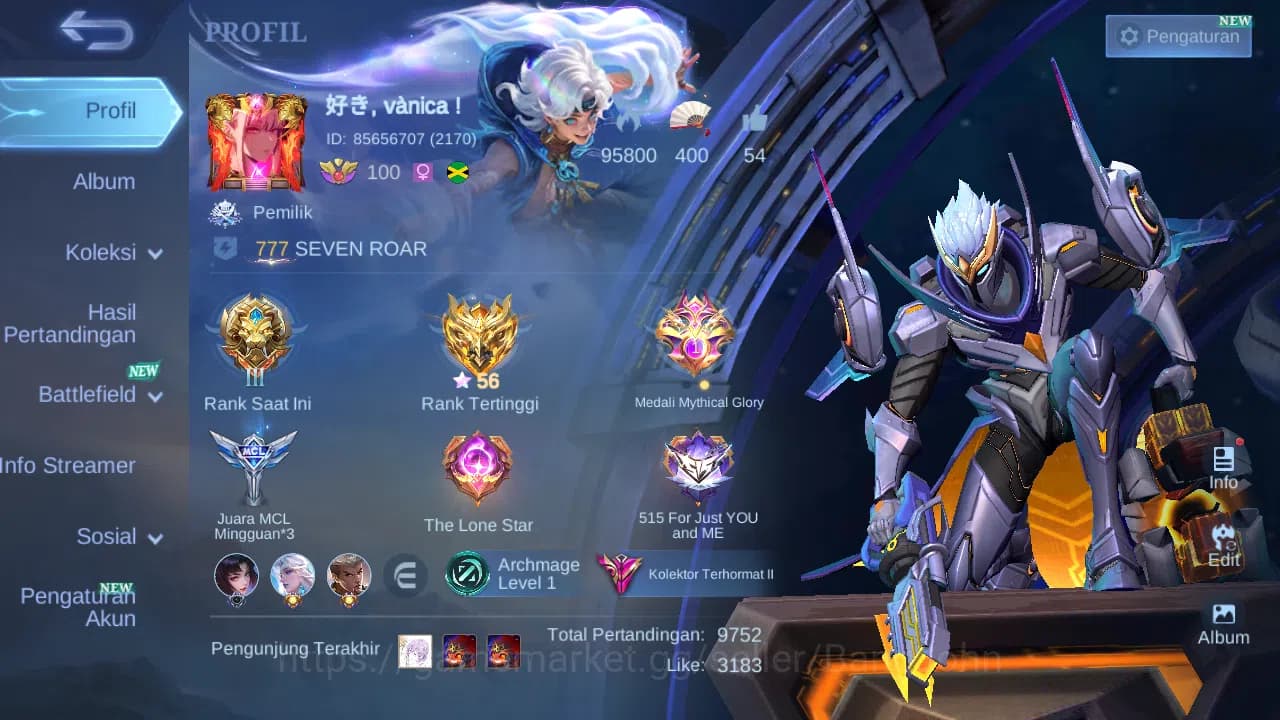
Task: Click the Info icon beside the hero skin
Action: [1222, 465]
